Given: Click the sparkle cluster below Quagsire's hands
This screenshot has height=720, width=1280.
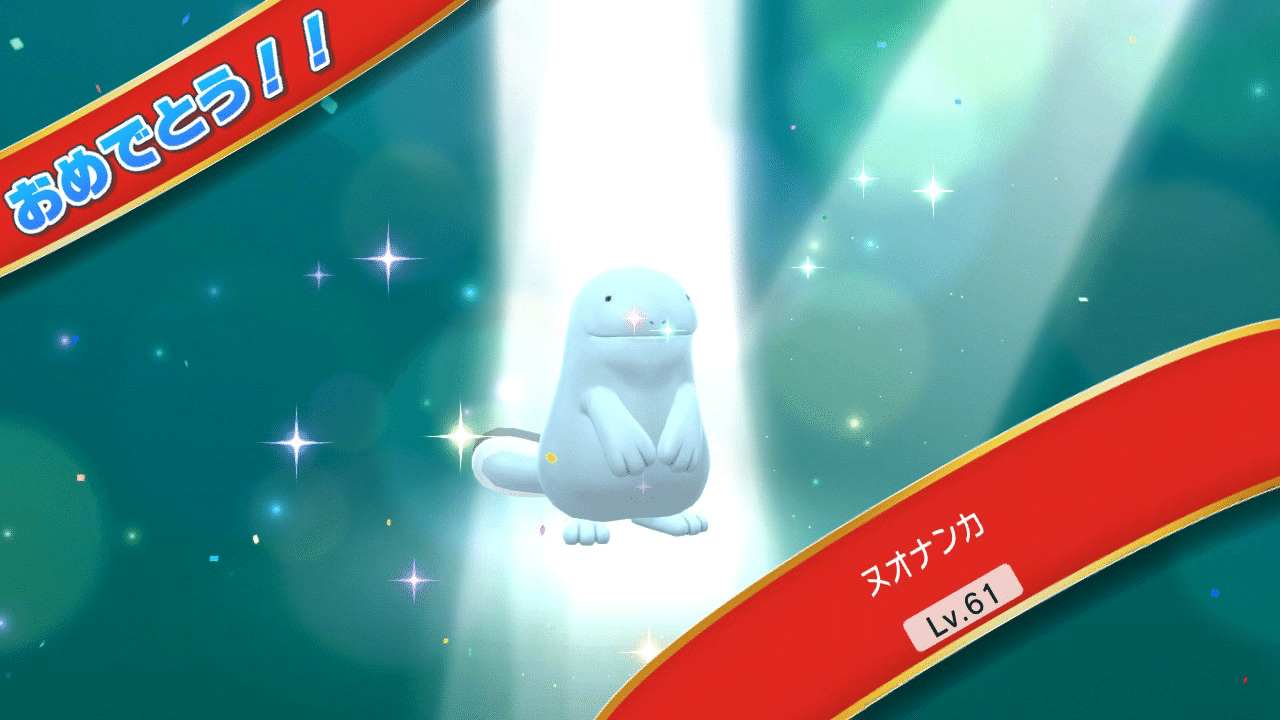Looking at the screenshot, I should point(645,490).
